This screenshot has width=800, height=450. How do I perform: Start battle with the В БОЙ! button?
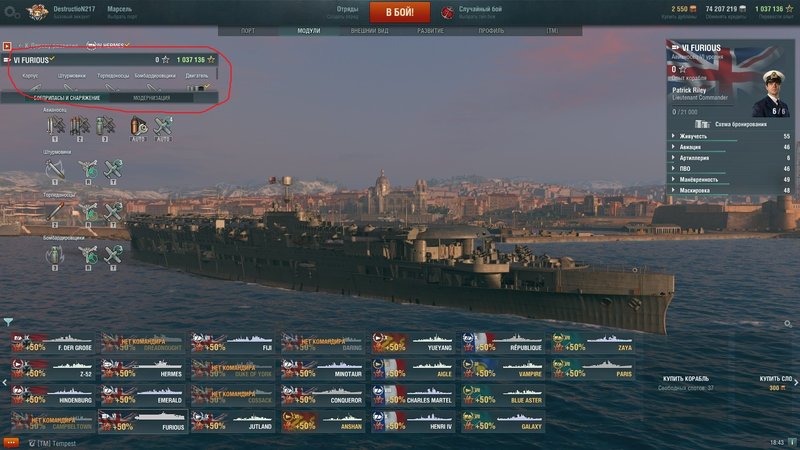399,12
